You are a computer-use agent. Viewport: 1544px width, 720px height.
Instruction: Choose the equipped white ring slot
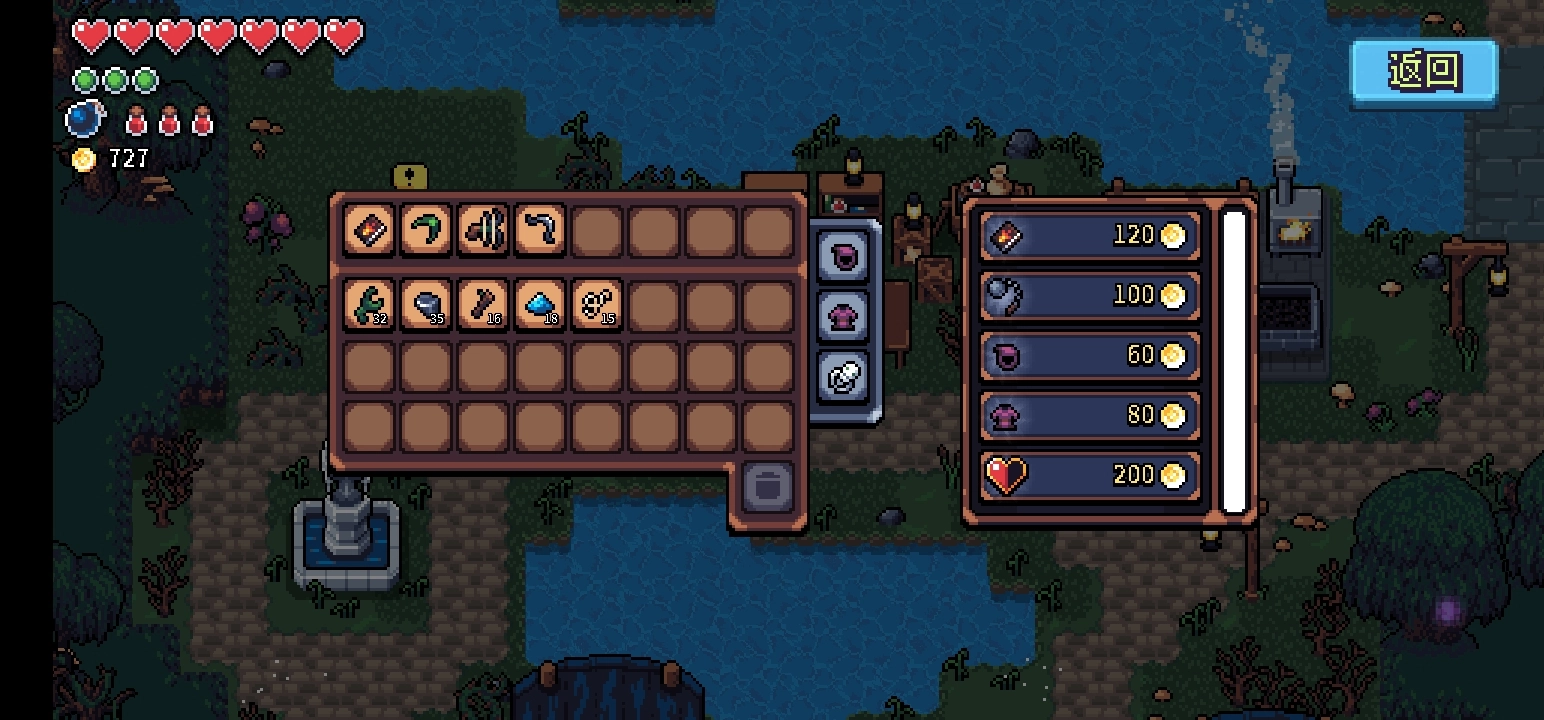(x=843, y=377)
